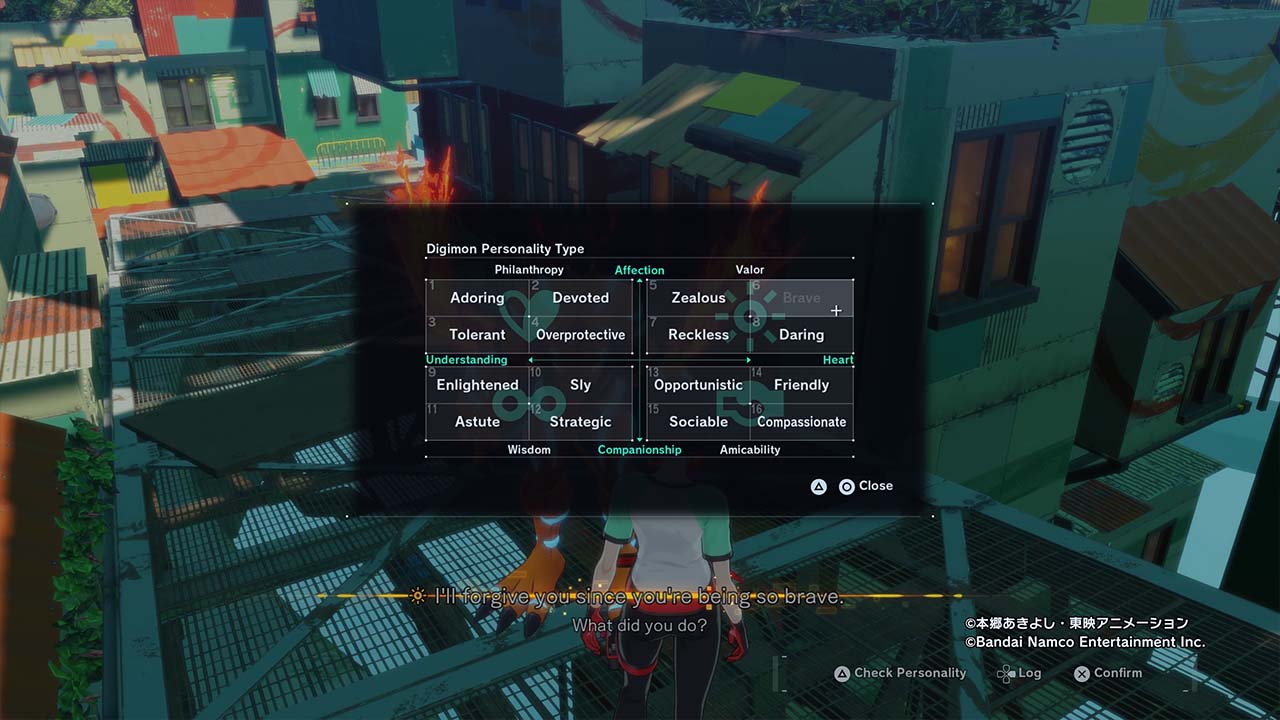Select the Friendly personality cell
This screenshot has width=1280, height=720.
coord(801,385)
